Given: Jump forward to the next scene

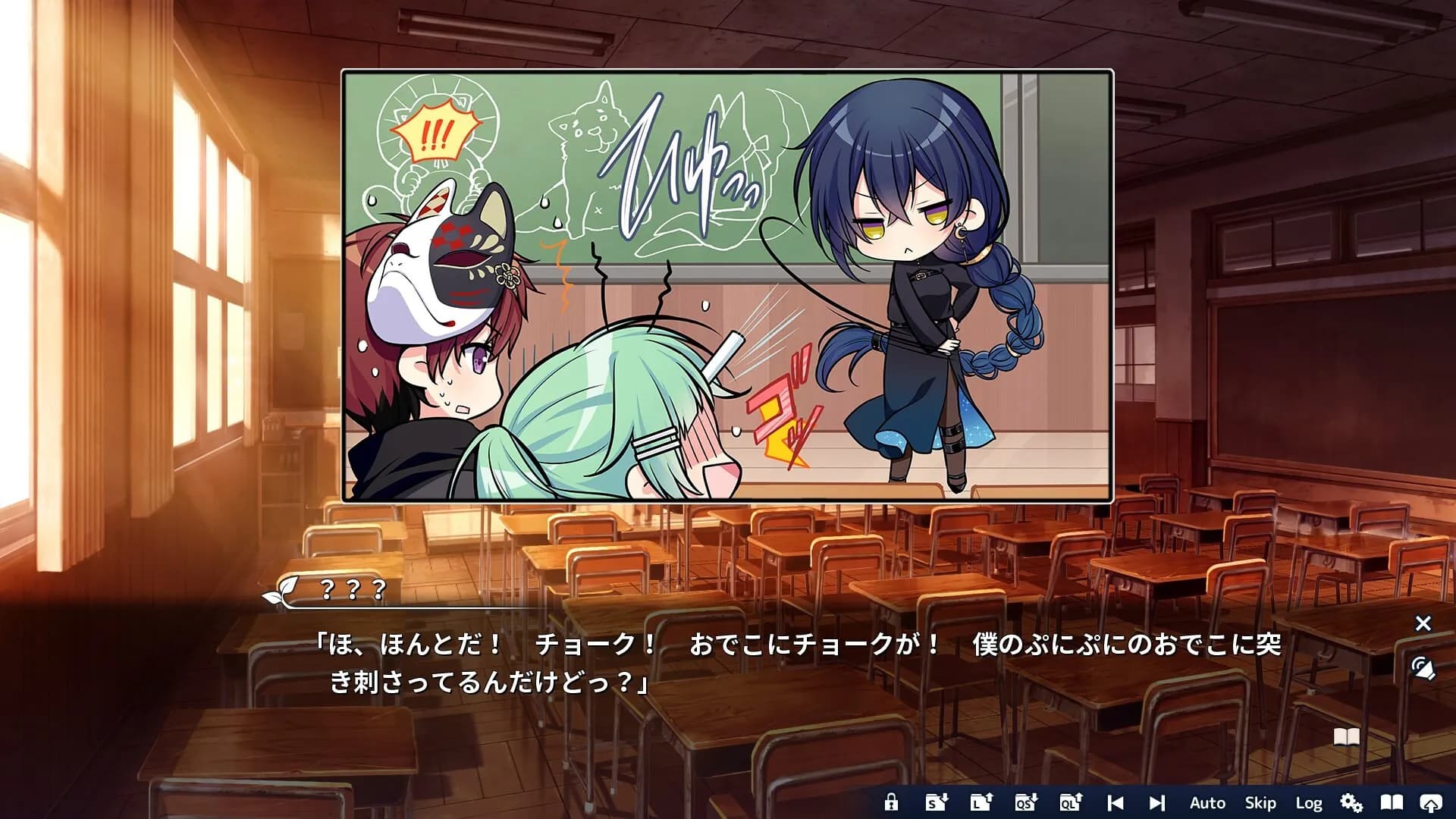Looking at the screenshot, I should (x=1156, y=802).
